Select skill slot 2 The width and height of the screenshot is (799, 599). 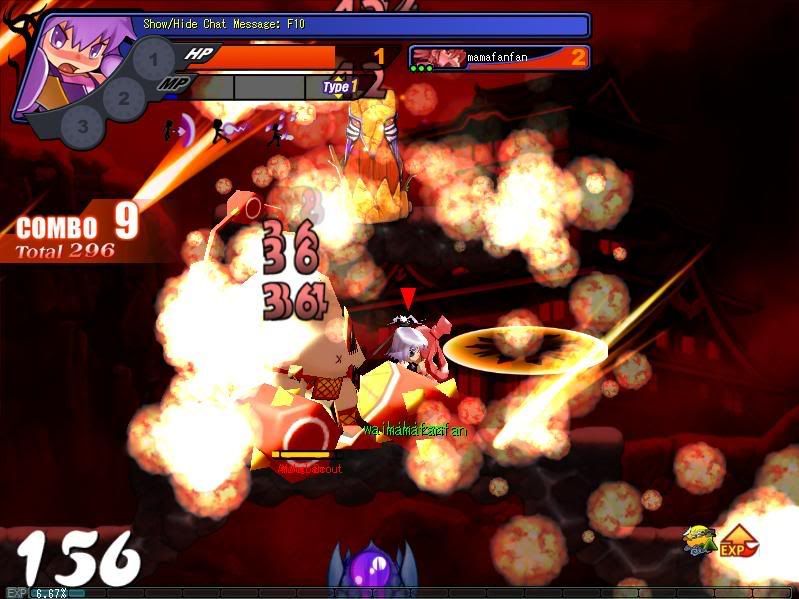pyautogui.click(x=124, y=98)
